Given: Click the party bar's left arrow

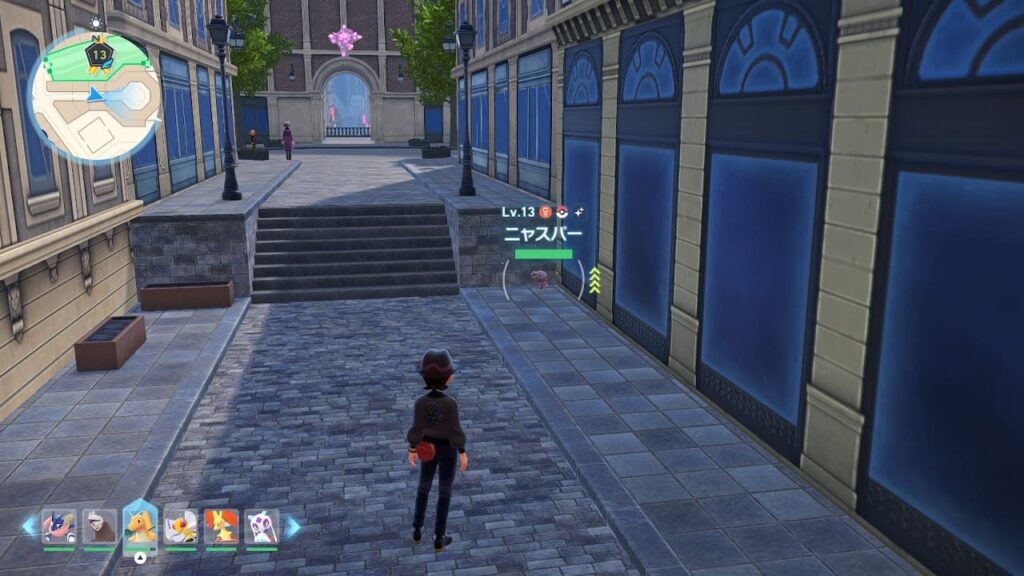Looking at the screenshot, I should pyautogui.click(x=28, y=526).
